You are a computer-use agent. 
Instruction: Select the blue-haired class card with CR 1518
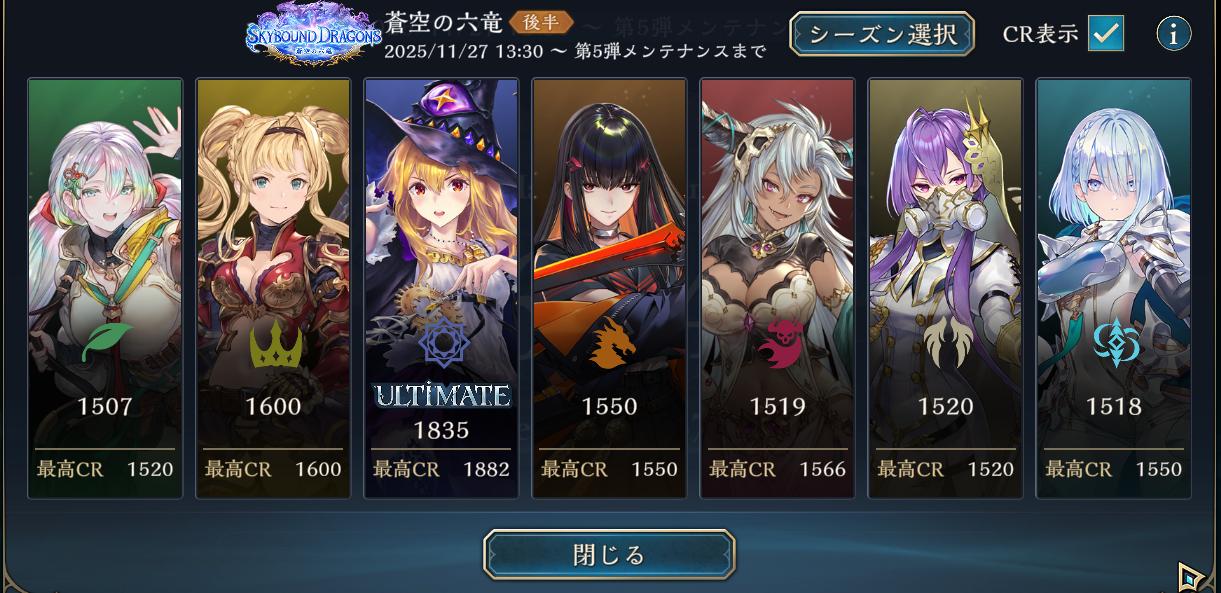1113,288
